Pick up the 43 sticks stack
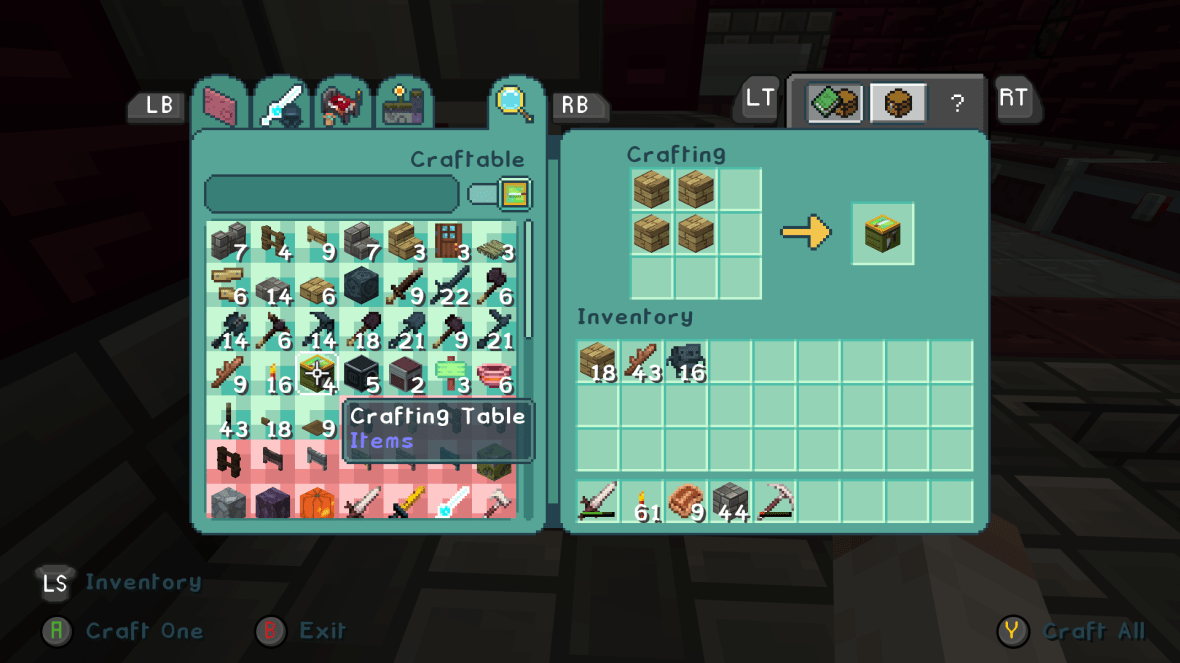This screenshot has width=1180, height=663. click(x=642, y=362)
